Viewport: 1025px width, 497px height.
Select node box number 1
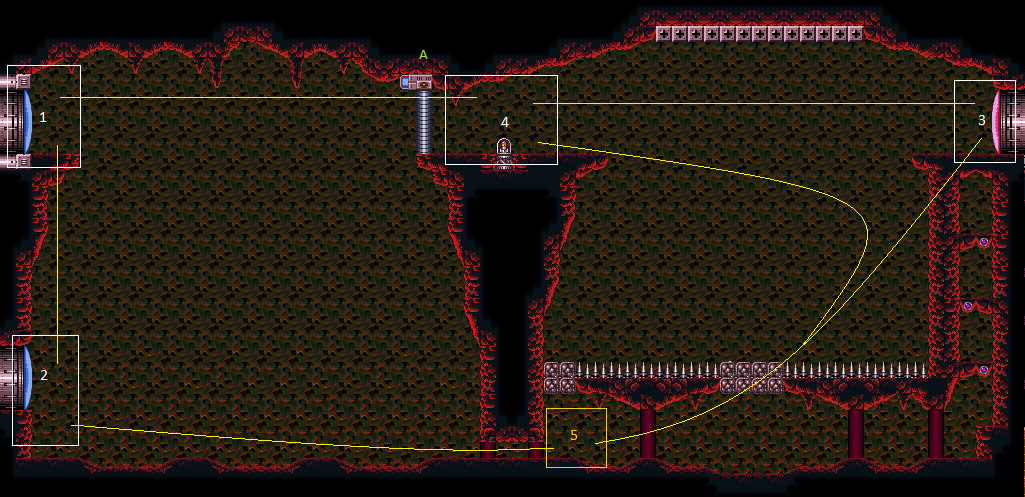tap(43, 116)
